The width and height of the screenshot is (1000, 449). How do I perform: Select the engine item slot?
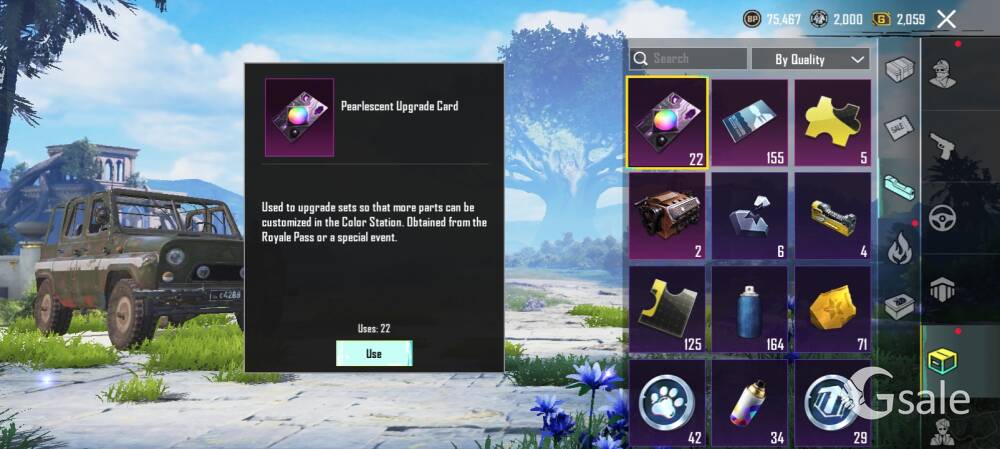[x=668, y=216]
